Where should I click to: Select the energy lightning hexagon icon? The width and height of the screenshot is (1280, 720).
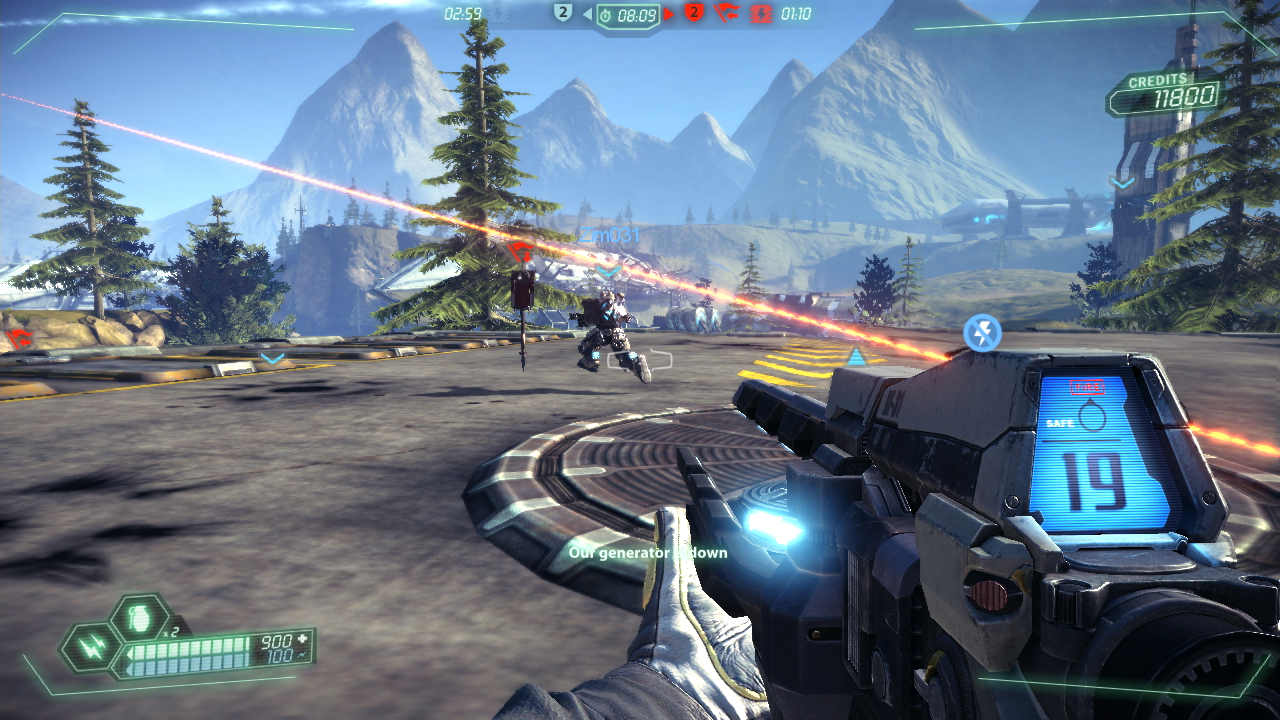[x=92, y=649]
